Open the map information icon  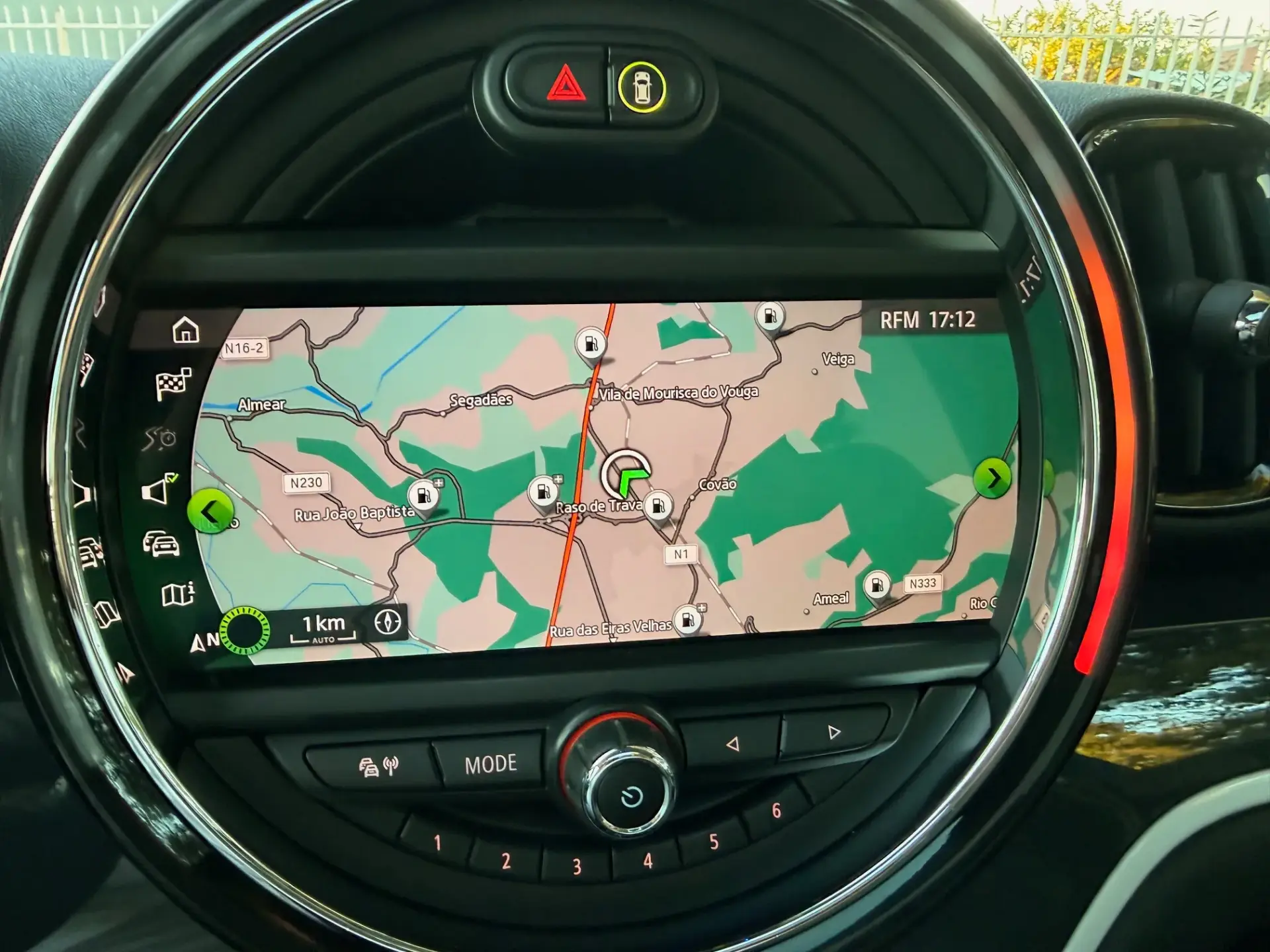pos(176,592)
